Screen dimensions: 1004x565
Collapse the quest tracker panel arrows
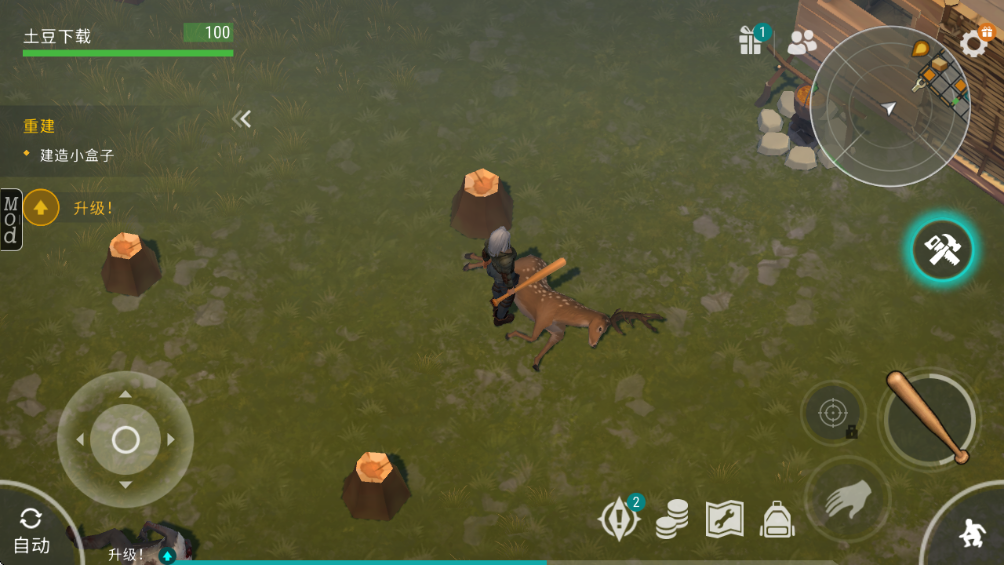click(242, 119)
